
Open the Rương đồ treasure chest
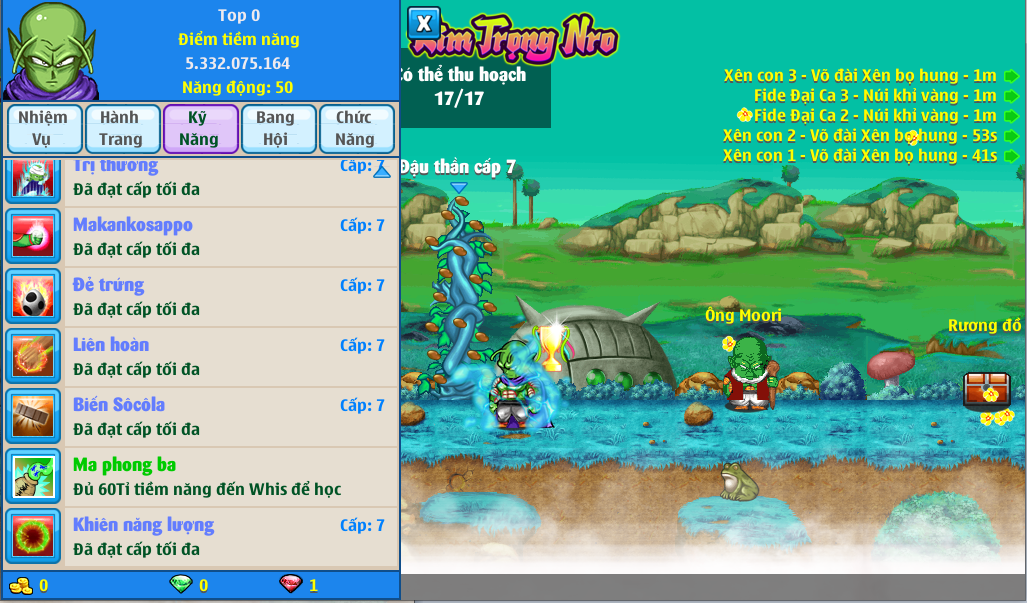click(x=986, y=389)
